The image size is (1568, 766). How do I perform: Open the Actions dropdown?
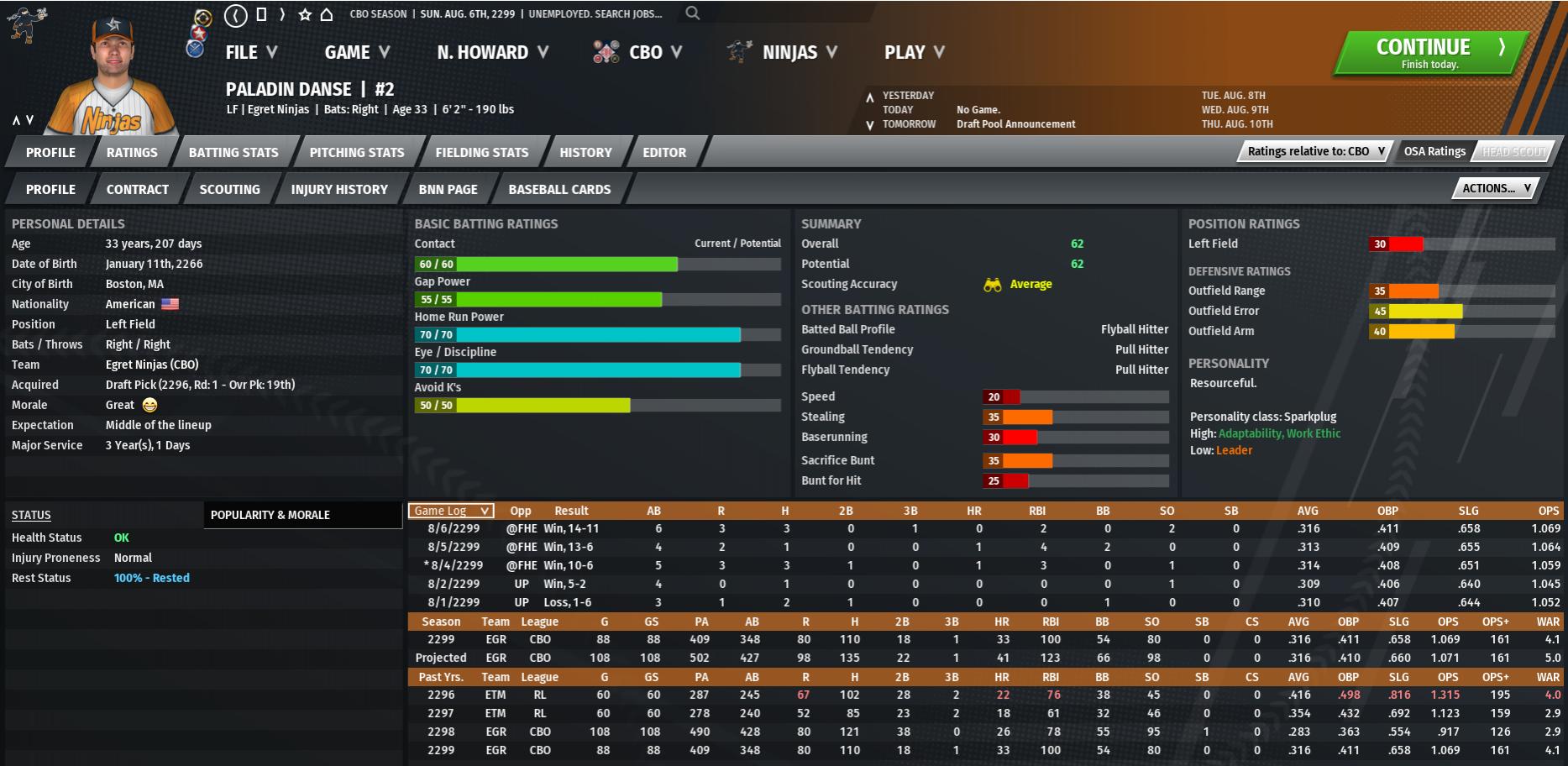[1496, 188]
